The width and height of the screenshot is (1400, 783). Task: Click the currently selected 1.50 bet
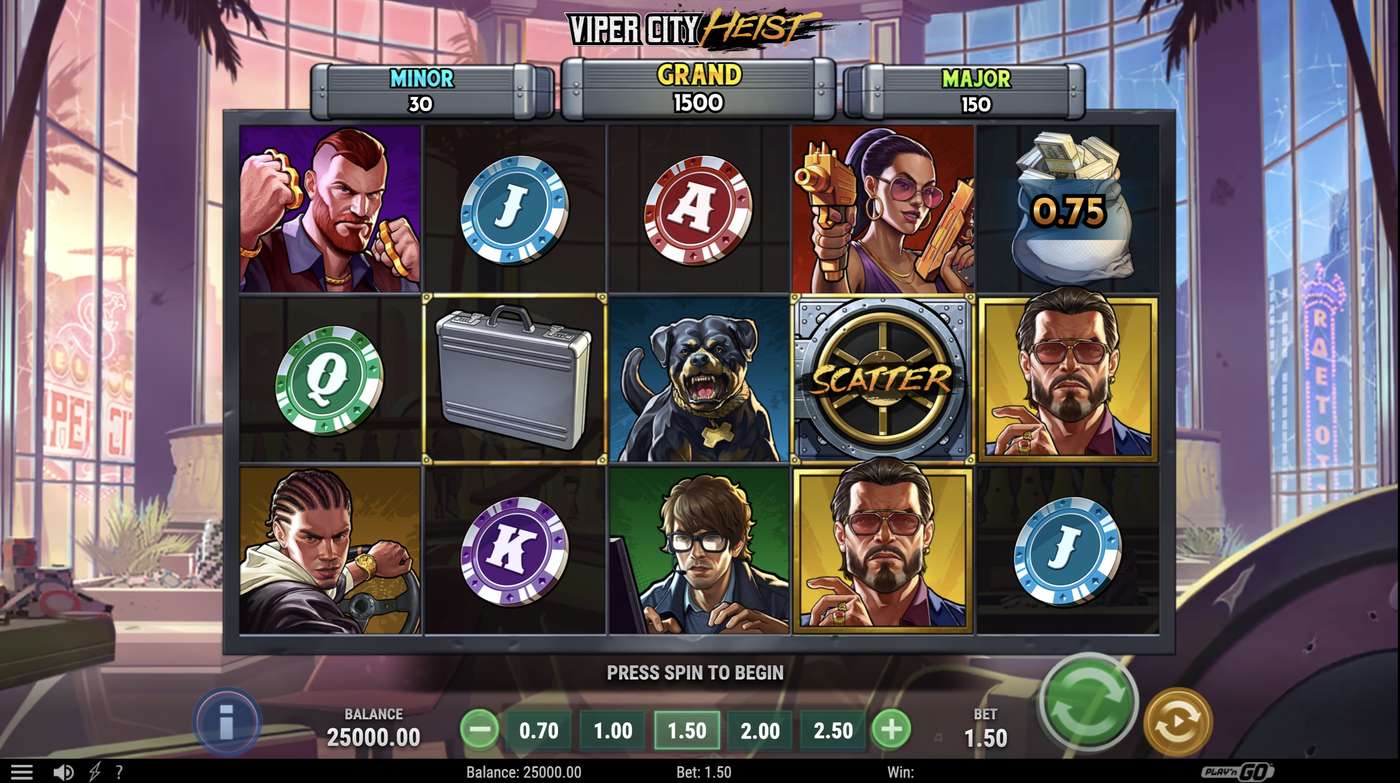coord(684,730)
